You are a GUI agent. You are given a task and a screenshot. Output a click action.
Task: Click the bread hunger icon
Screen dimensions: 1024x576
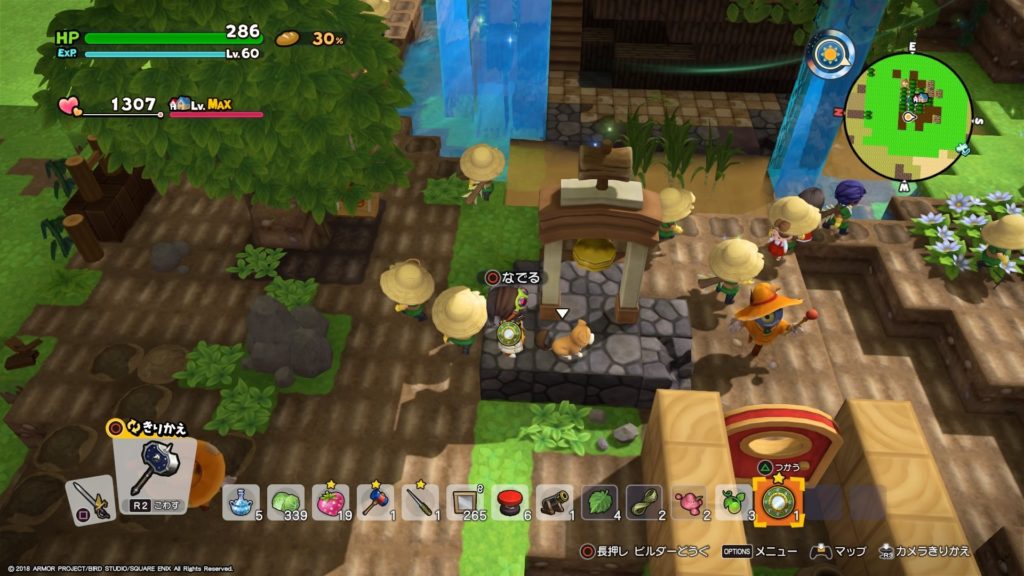coord(289,39)
